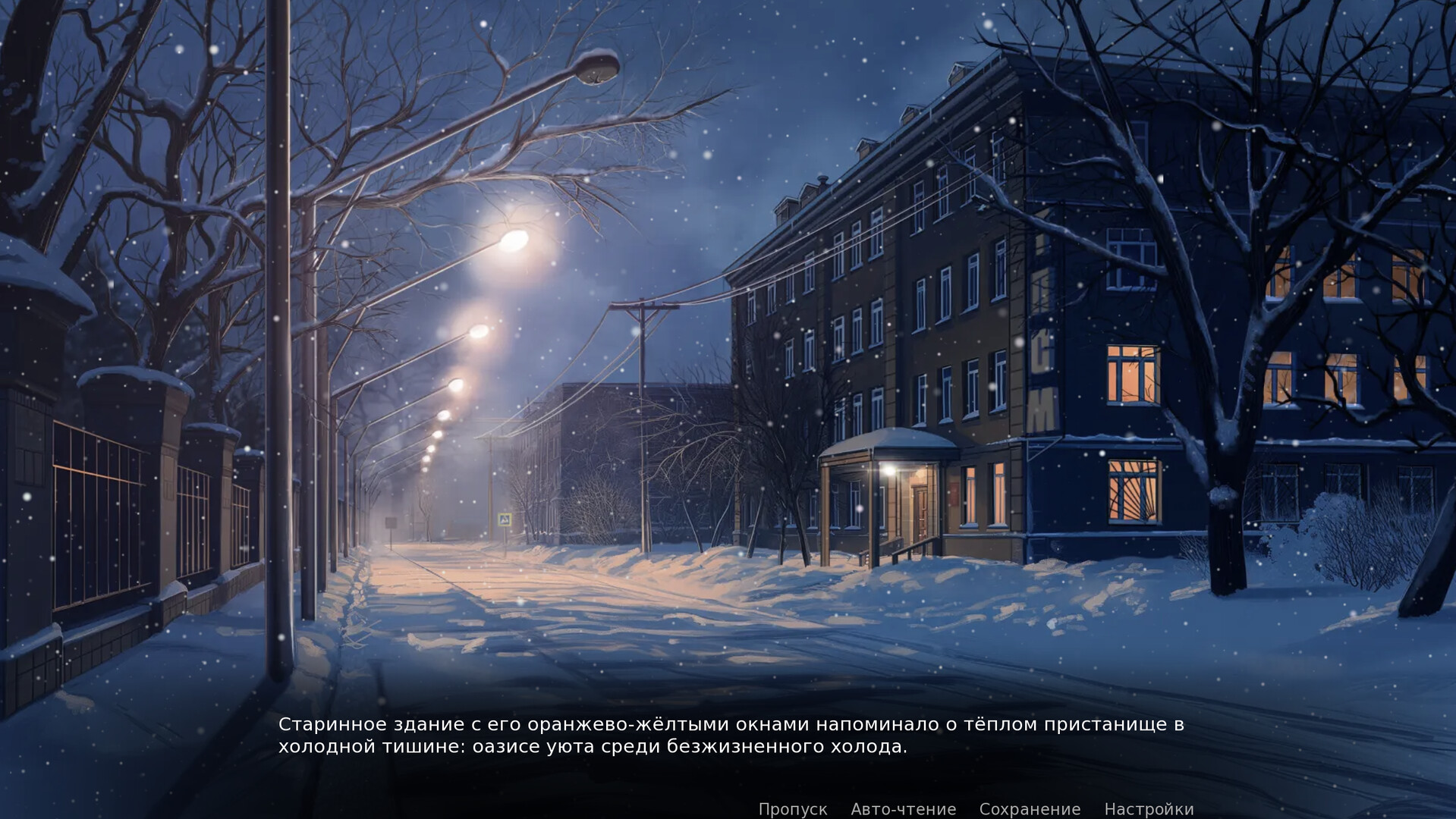Select Пропуск from the quick menu

click(x=792, y=809)
